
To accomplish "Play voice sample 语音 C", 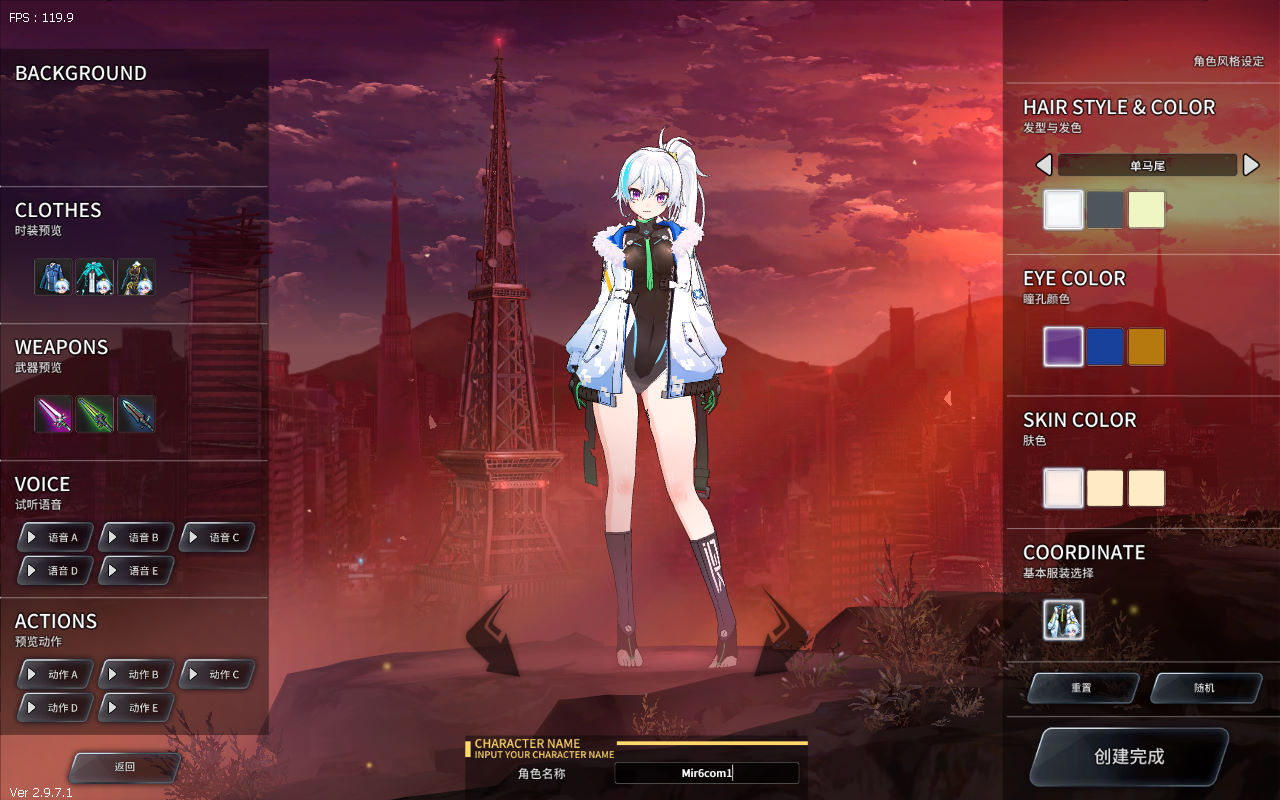I will (x=217, y=537).
